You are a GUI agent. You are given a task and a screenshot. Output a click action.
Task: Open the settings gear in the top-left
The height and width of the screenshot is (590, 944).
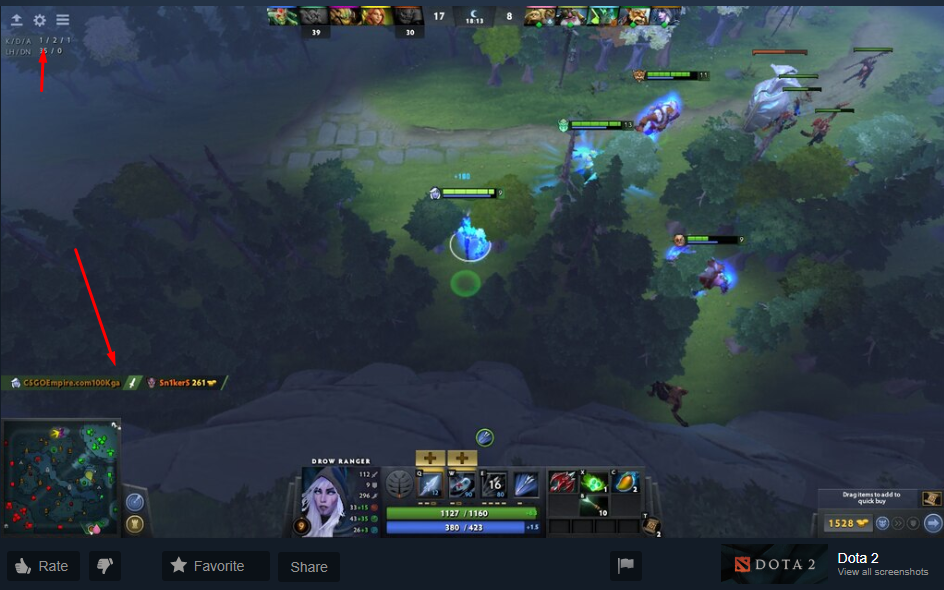pyautogui.click(x=40, y=20)
